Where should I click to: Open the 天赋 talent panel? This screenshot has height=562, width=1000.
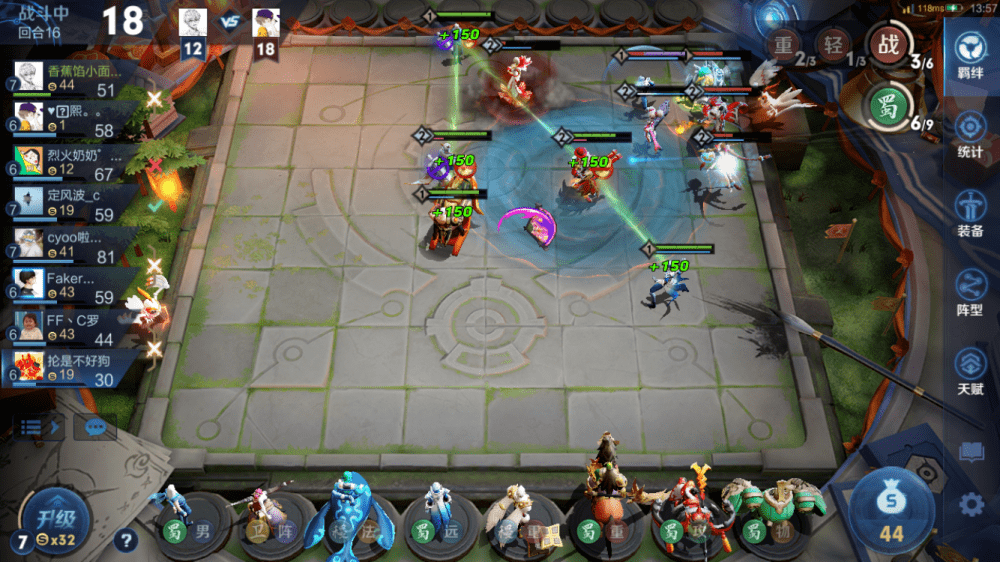(969, 370)
